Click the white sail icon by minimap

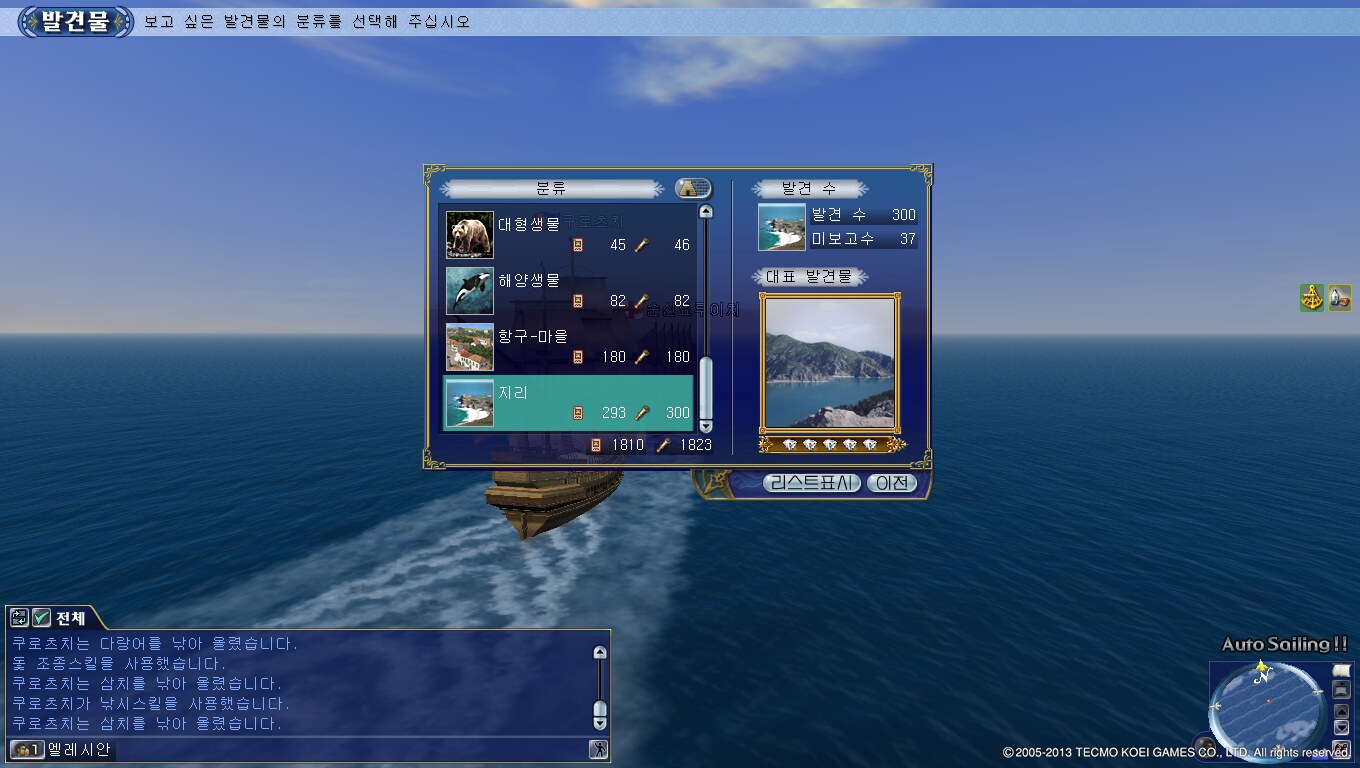[1342, 670]
